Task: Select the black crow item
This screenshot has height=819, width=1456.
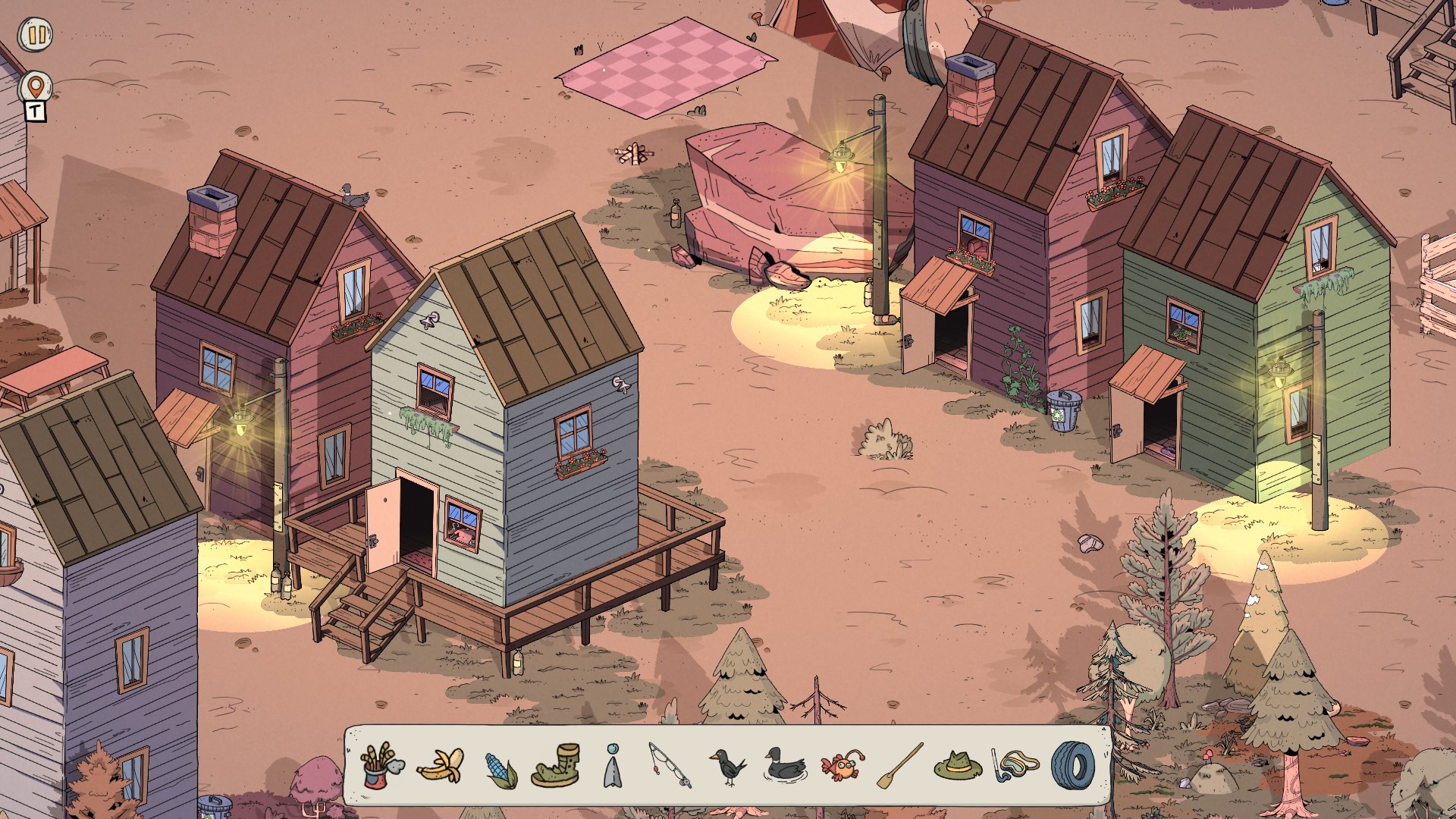Action: tap(728, 766)
